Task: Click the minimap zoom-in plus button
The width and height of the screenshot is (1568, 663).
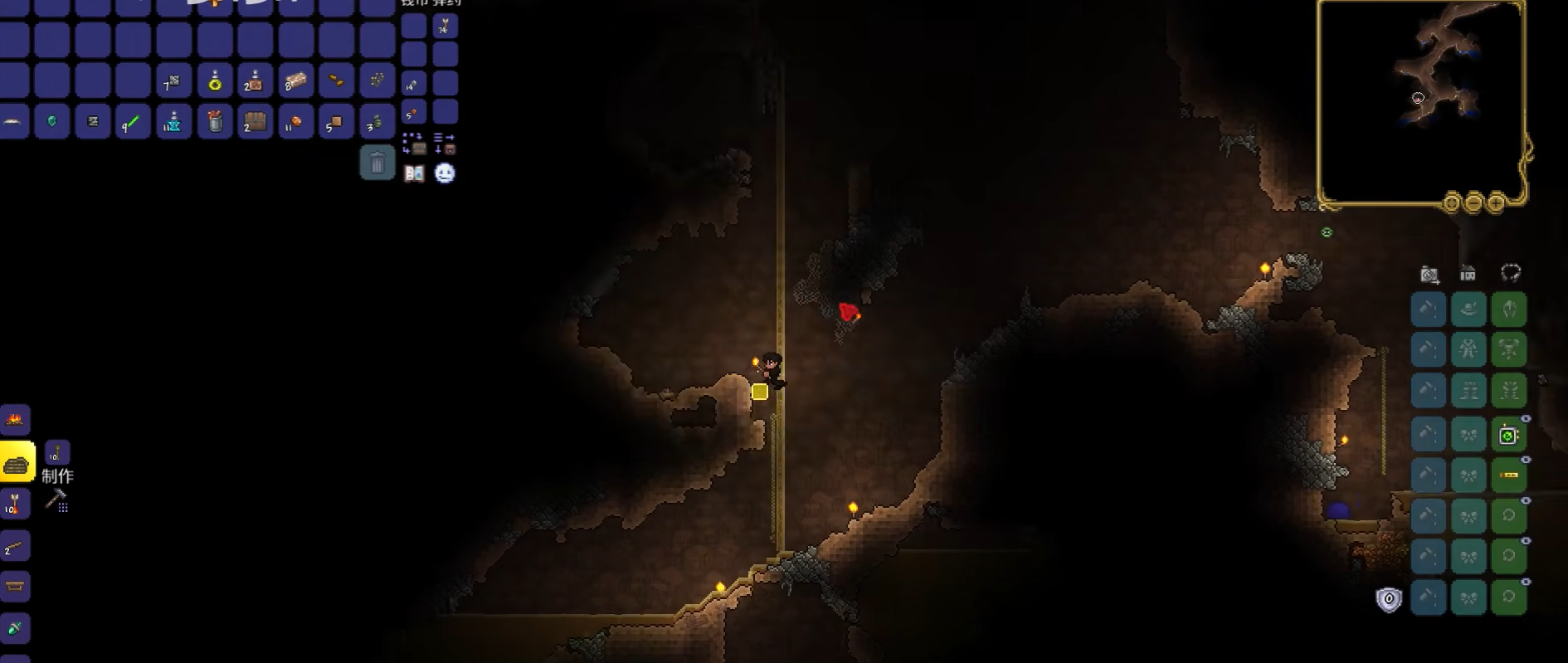Action: click(x=1496, y=202)
